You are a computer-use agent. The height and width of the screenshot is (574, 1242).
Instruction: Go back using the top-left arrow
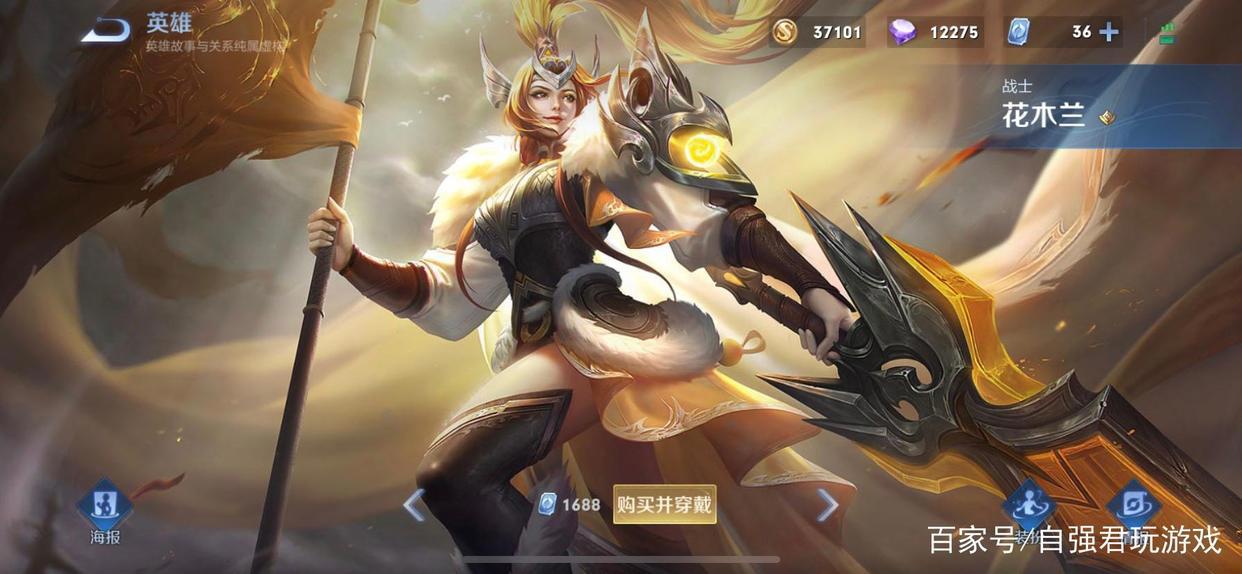(x=105, y=30)
